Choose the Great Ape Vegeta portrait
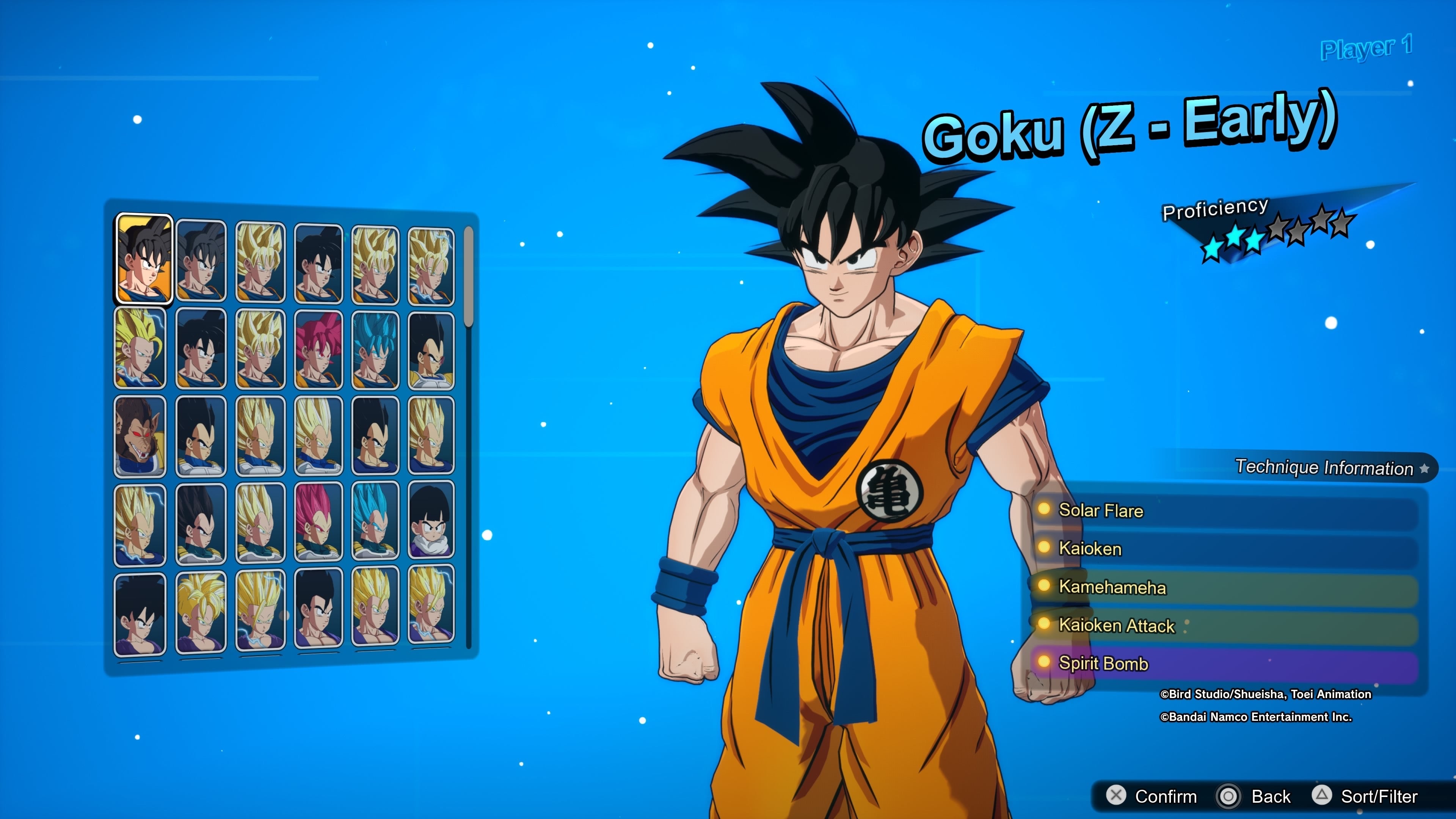 140,436
